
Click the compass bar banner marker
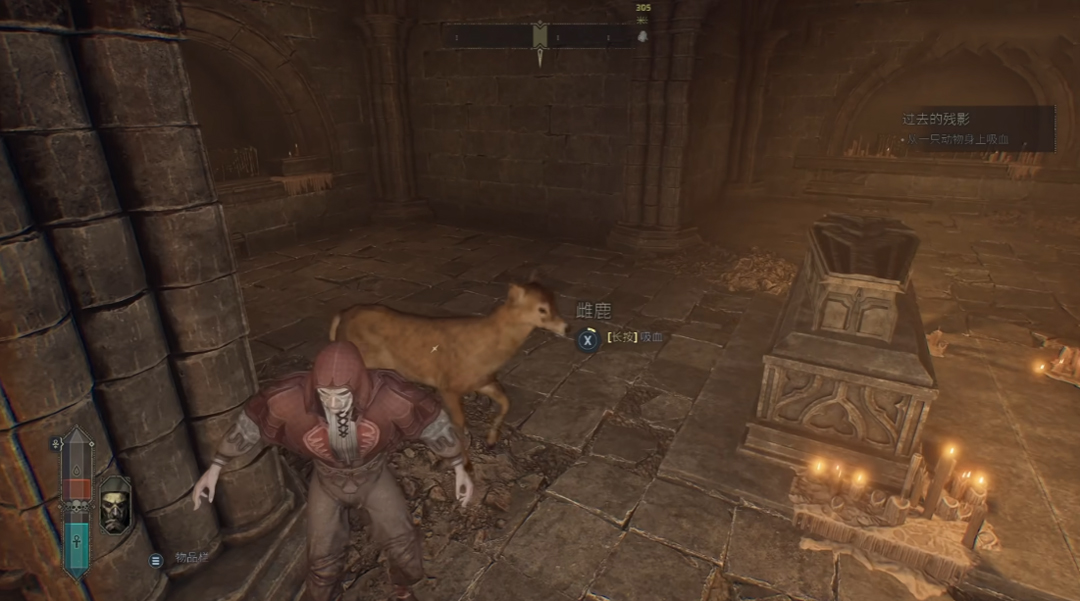[x=540, y=36]
